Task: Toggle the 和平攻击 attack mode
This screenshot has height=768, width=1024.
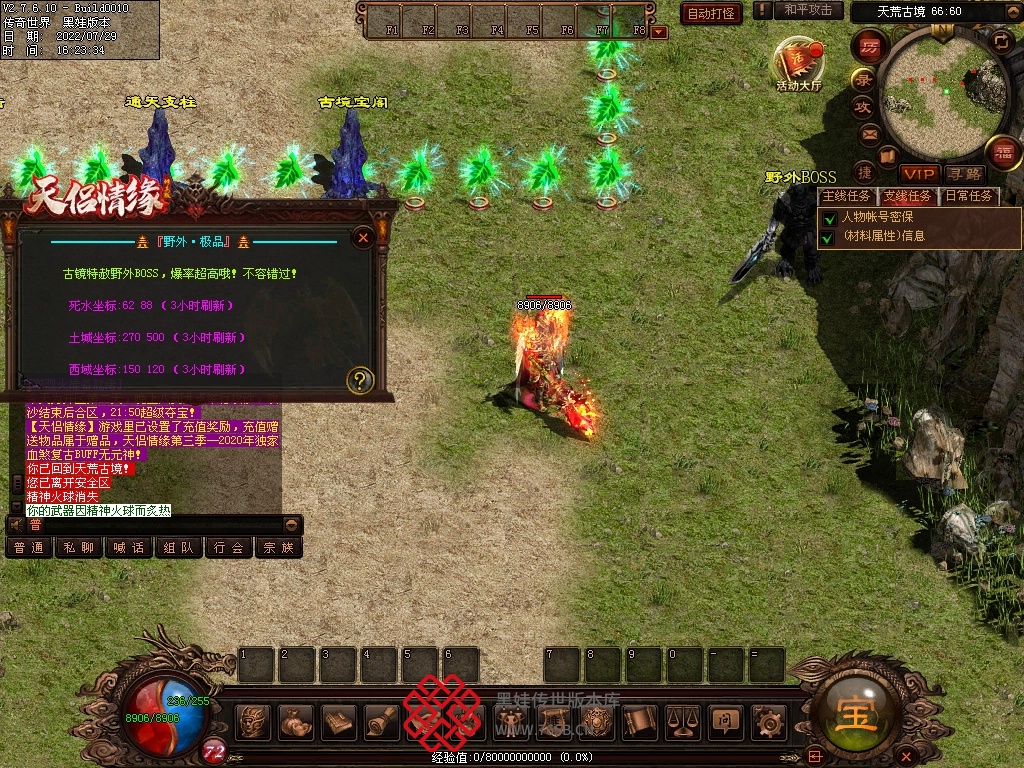Action: (x=808, y=10)
